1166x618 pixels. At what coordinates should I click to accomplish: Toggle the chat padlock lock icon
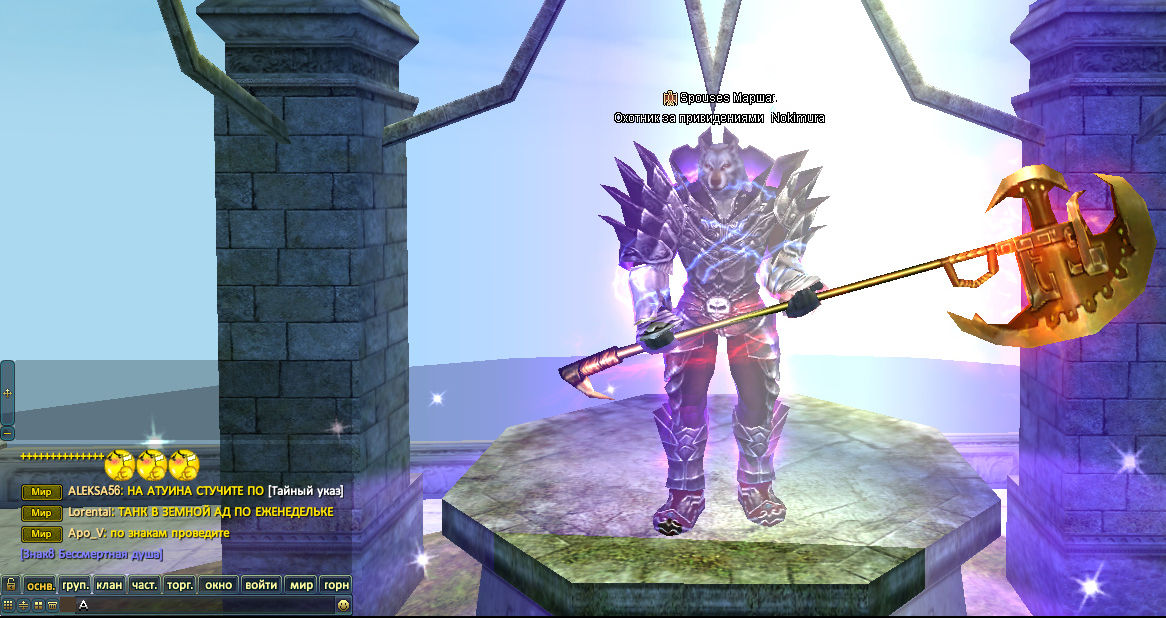click(x=11, y=584)
